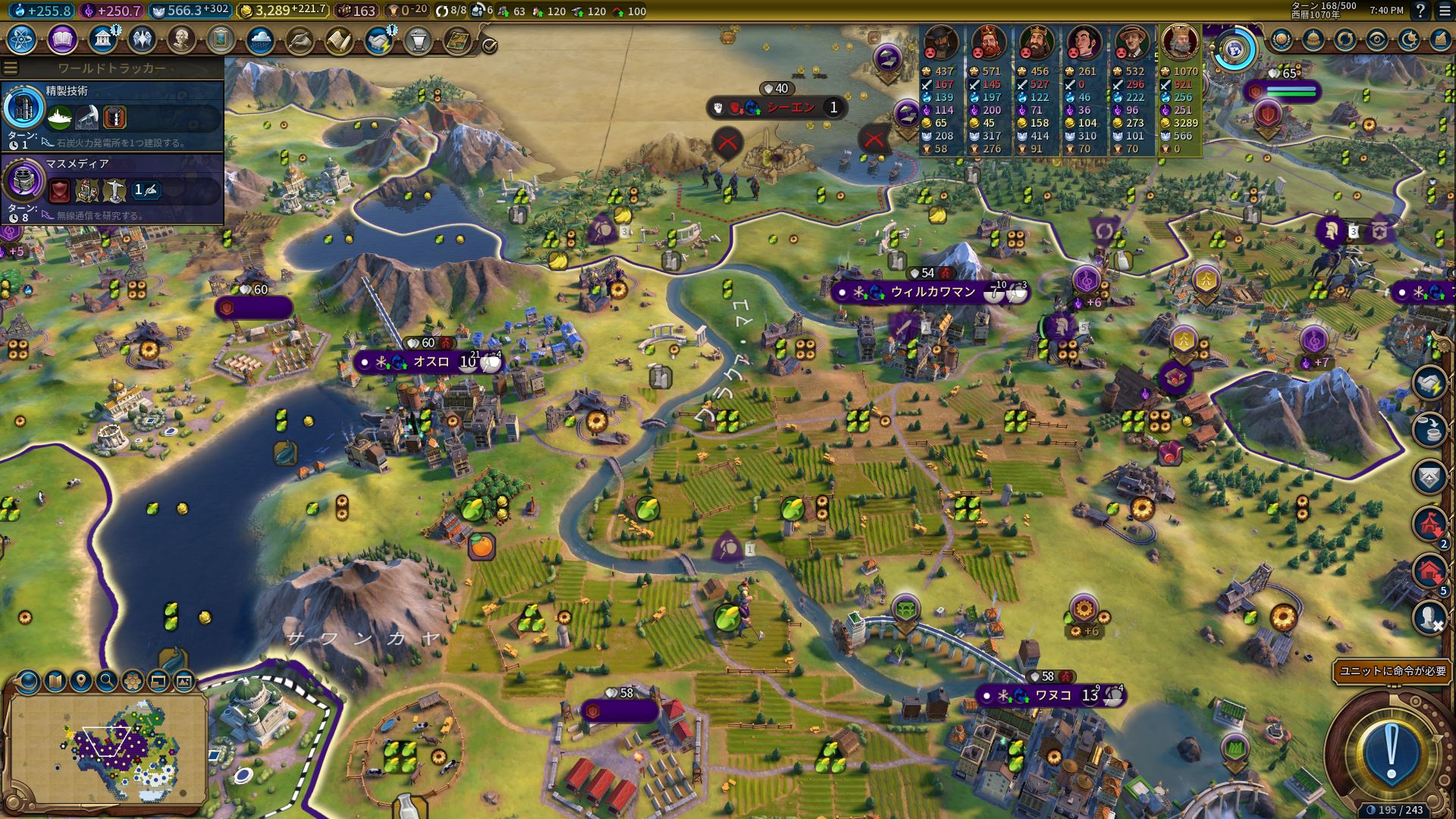Open the Great People bust icon
Screen dimensions: 1456x819
tap(181, 39)
